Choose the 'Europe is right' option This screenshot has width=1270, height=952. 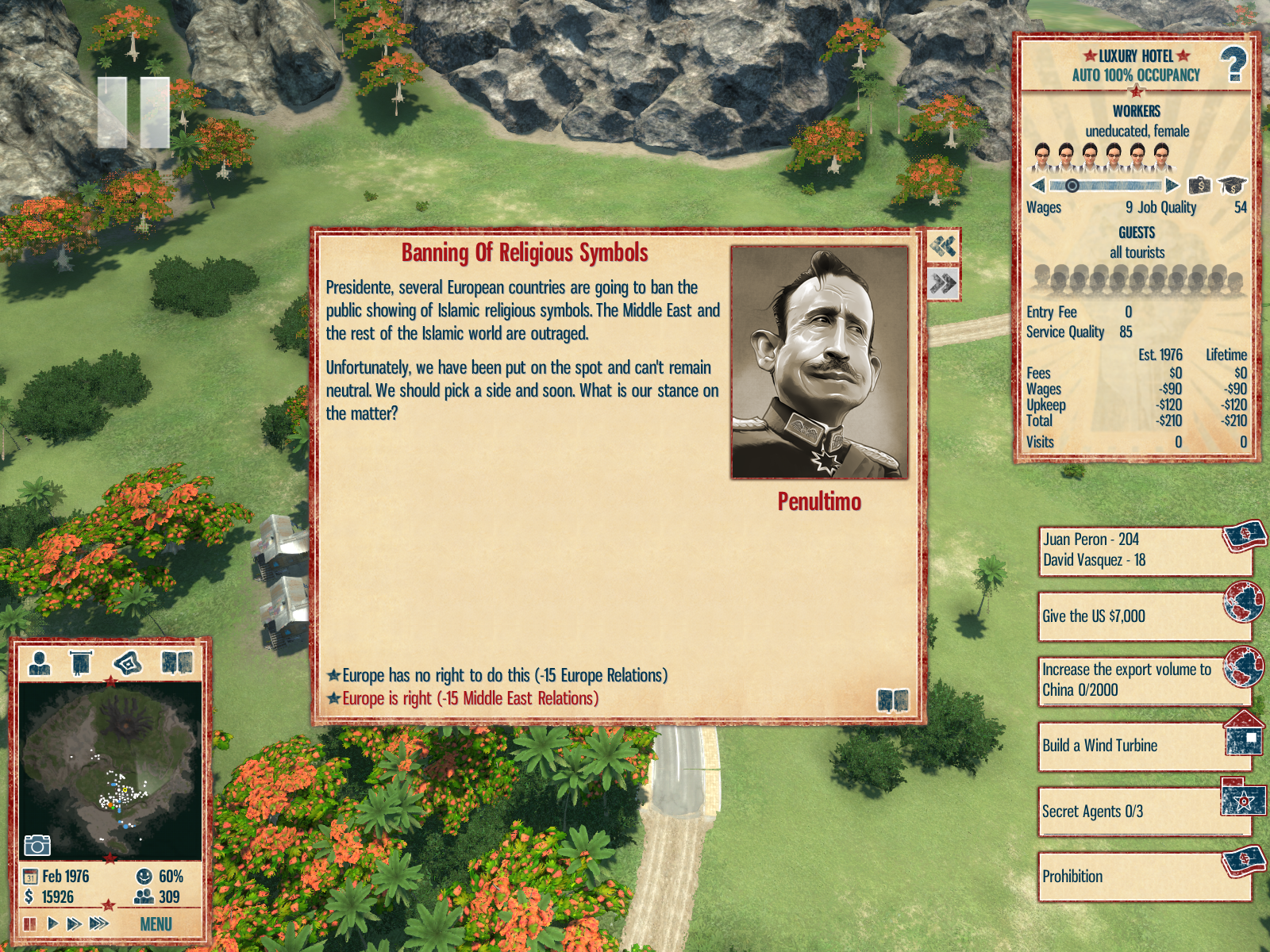(x=468, y=698)
